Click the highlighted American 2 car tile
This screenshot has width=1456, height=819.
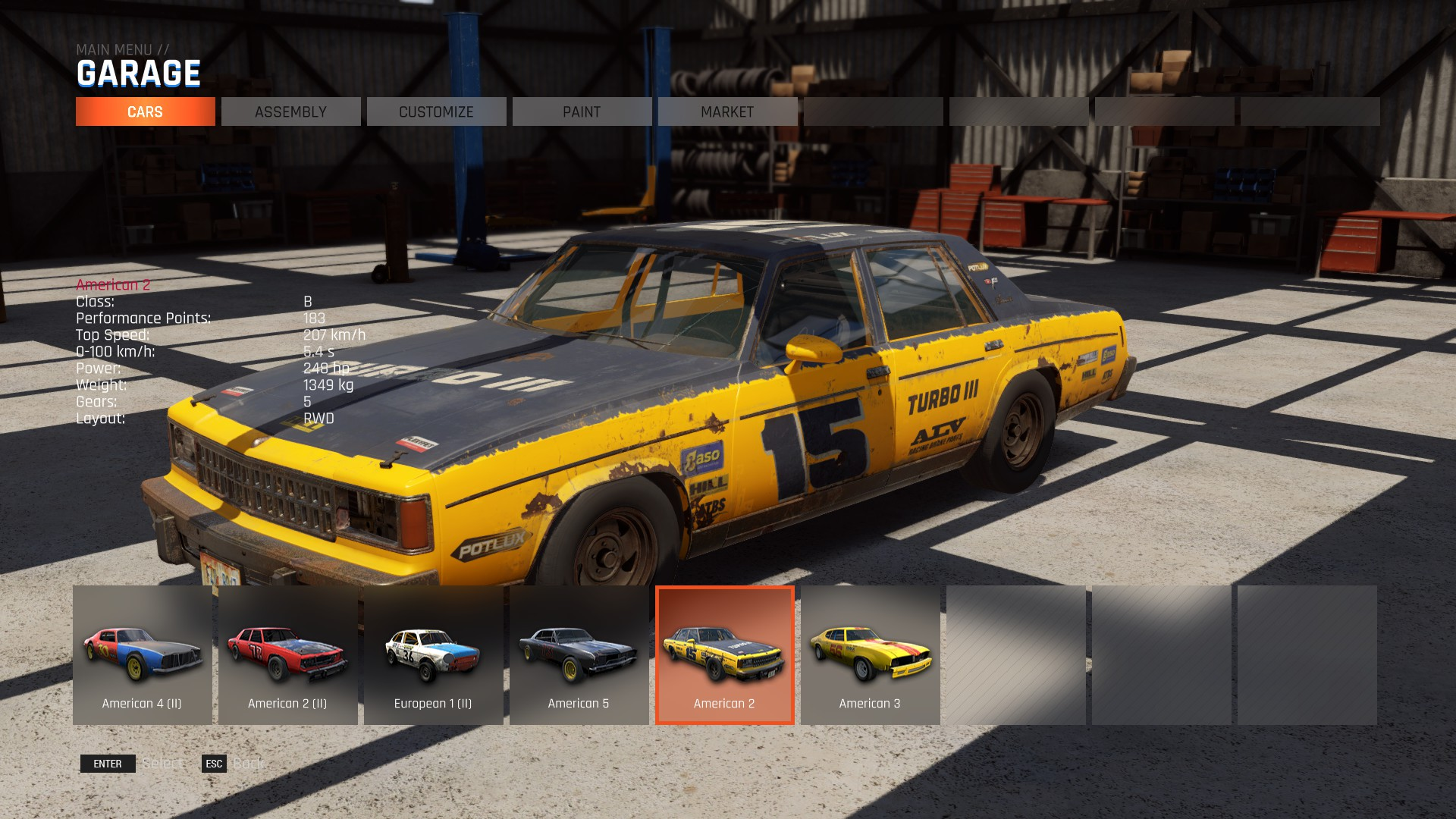click(725, 655)
